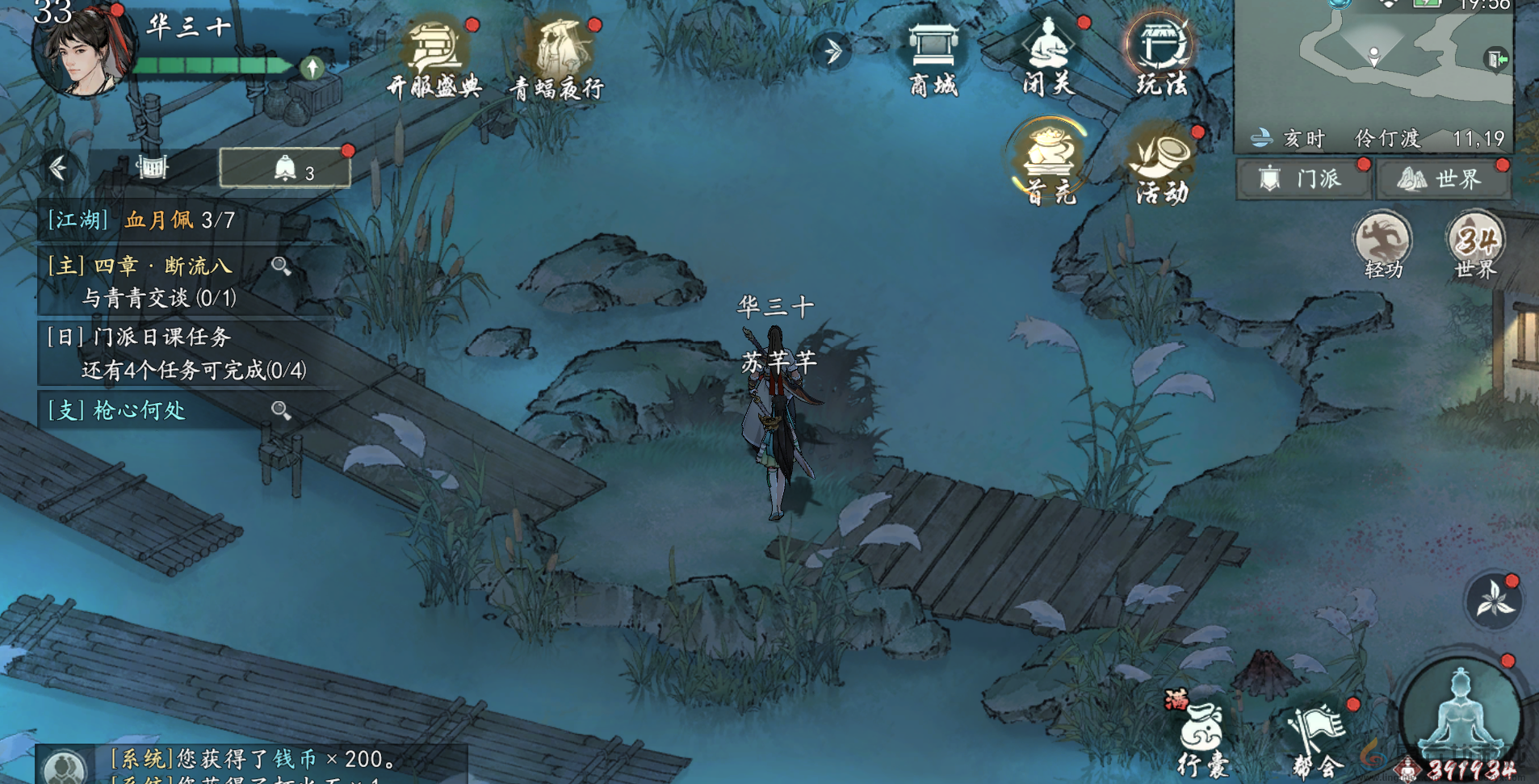This screenshot has height=784, width=1539.
Task: Open the 青蝠夜行 event
Action: click(558, 58)
